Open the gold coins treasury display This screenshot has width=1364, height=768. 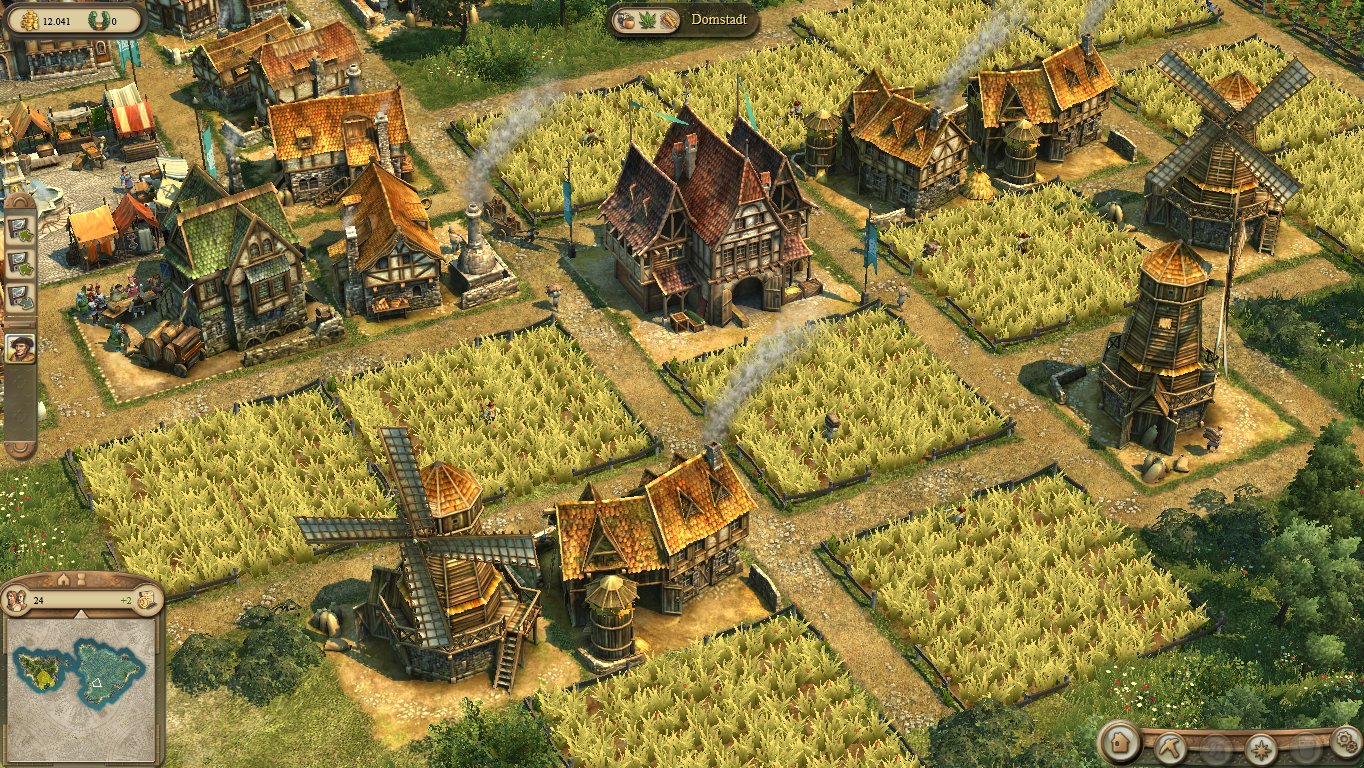[x=30, y=20]
